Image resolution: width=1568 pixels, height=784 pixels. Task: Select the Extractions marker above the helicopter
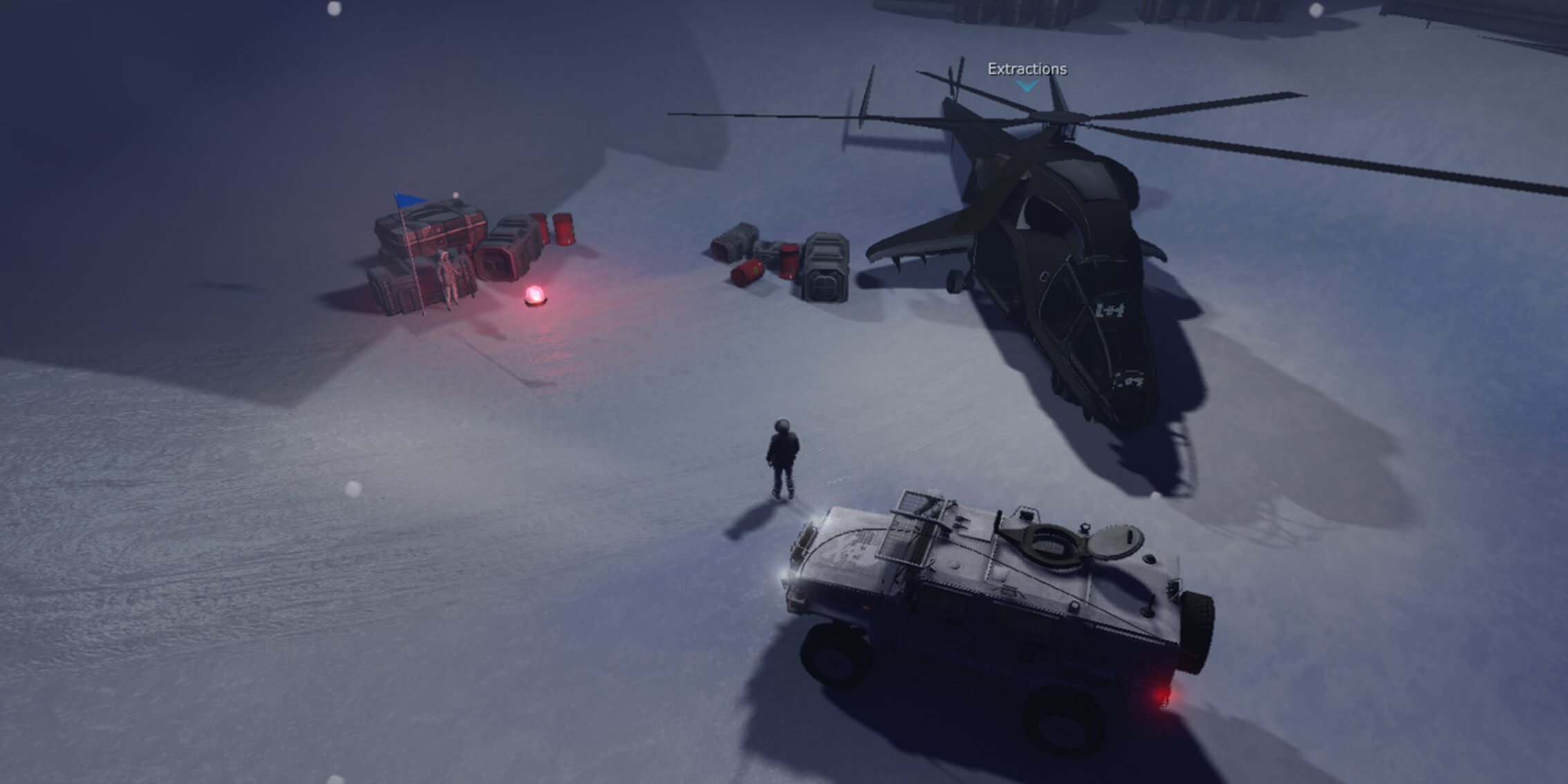pyautogui.click(x=1027, y=75)
